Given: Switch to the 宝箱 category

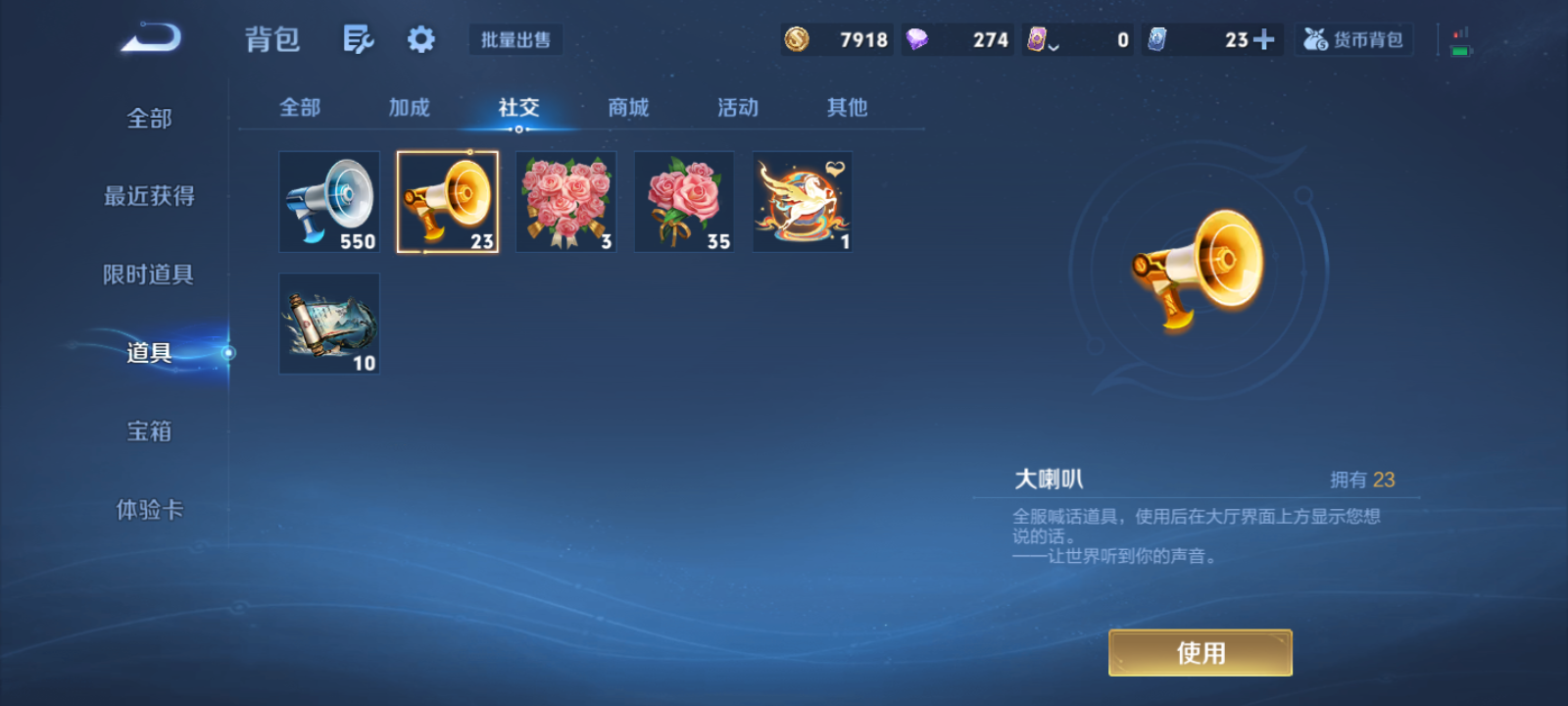Looking at the screenshot, I should 149,431.
